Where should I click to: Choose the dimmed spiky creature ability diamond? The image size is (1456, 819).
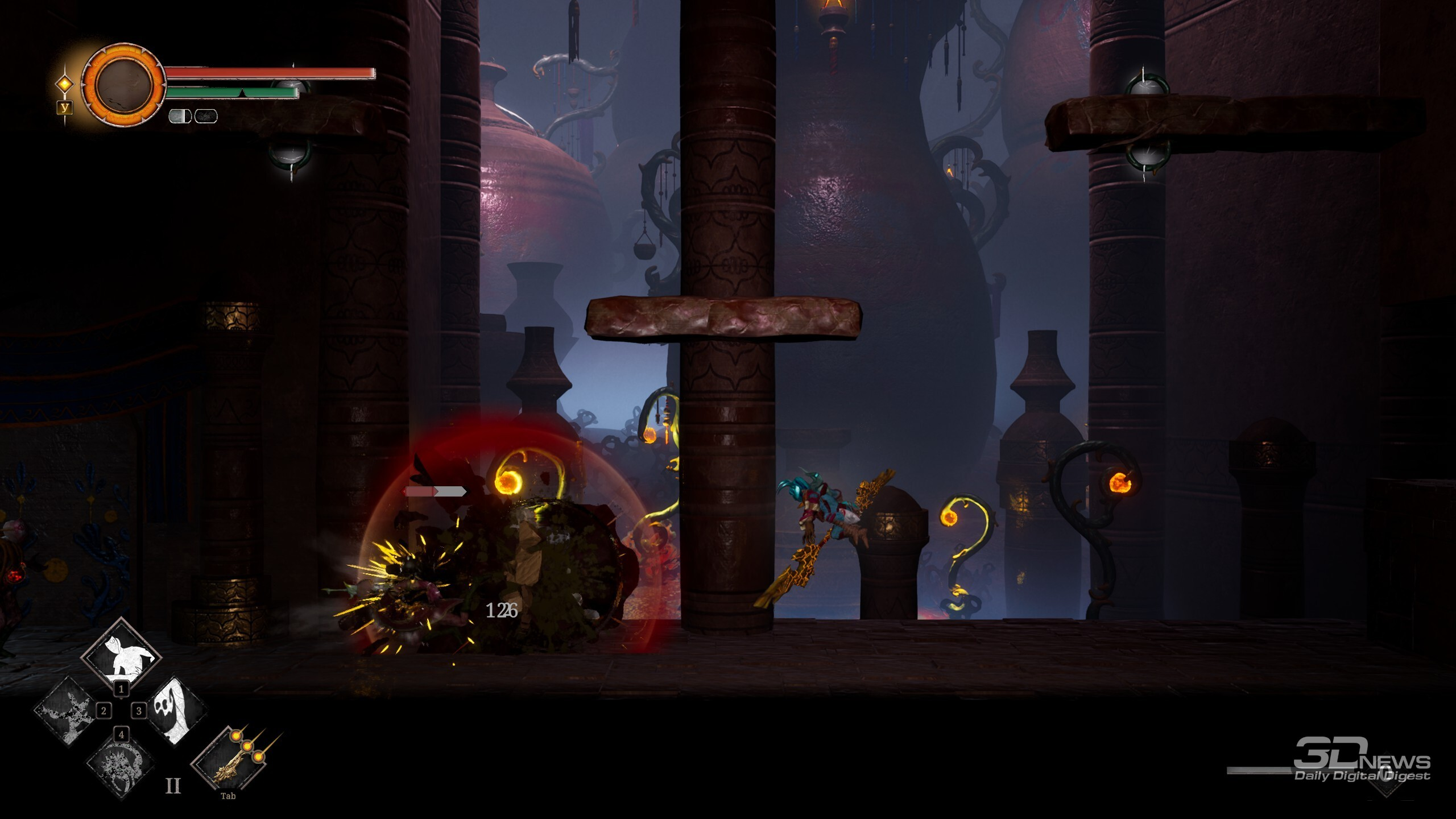pyautogui.click(x=68, y=712)
